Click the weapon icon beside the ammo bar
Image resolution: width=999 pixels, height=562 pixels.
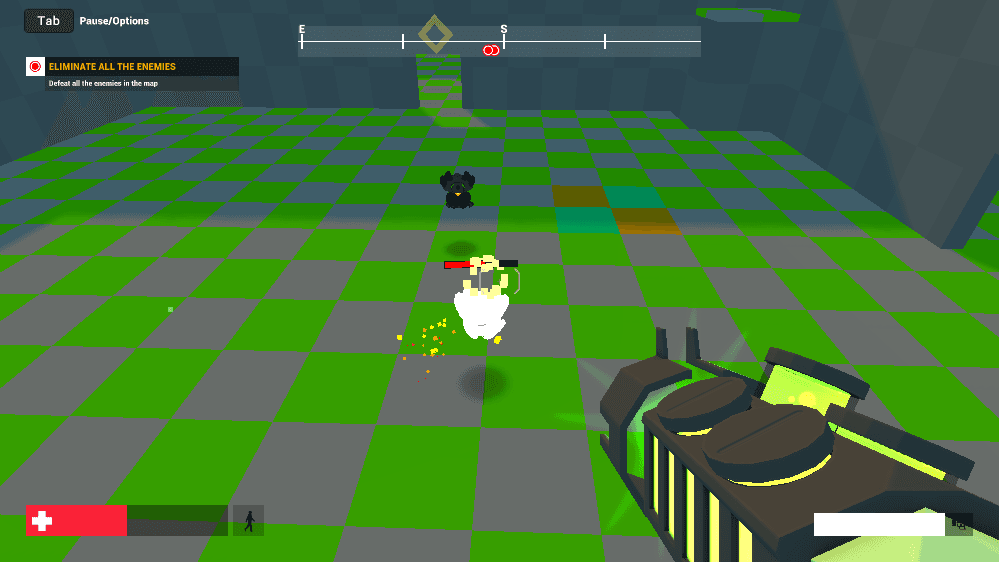[x=960, y=524]
